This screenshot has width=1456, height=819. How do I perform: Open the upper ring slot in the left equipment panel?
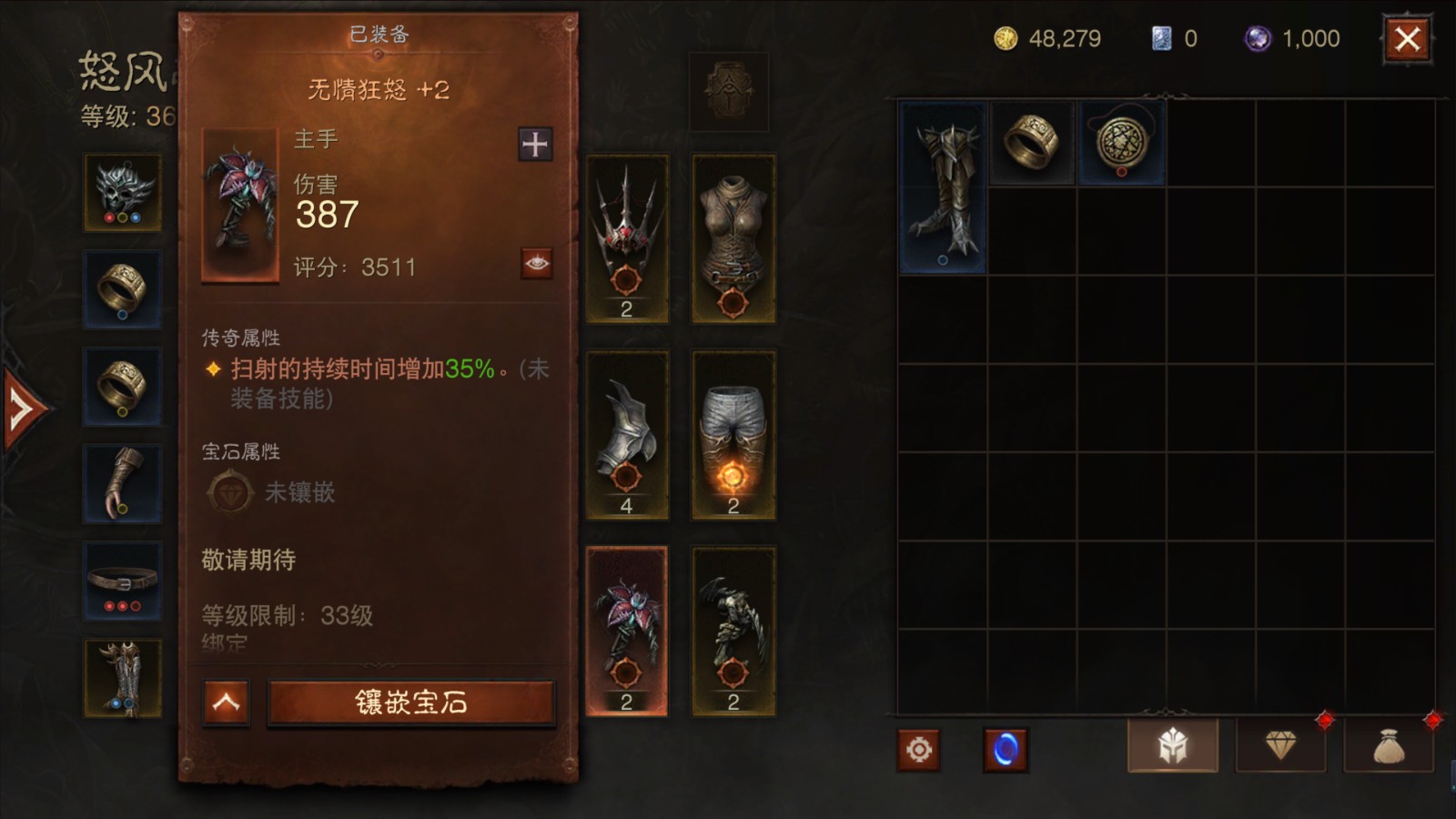[123, 289]
